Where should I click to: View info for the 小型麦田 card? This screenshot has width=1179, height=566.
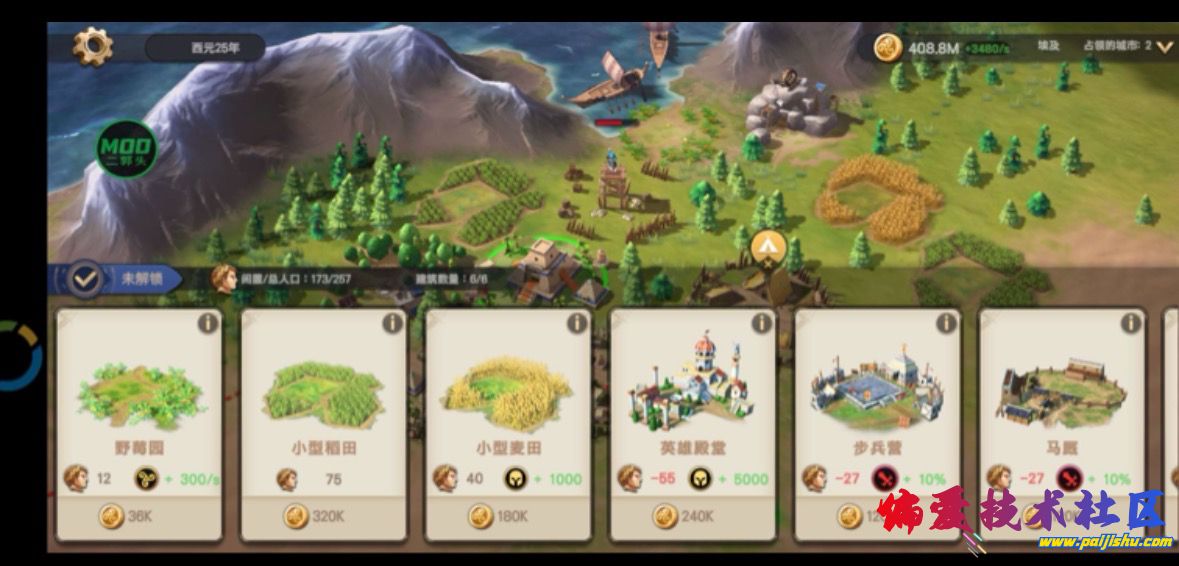(577, 323)
